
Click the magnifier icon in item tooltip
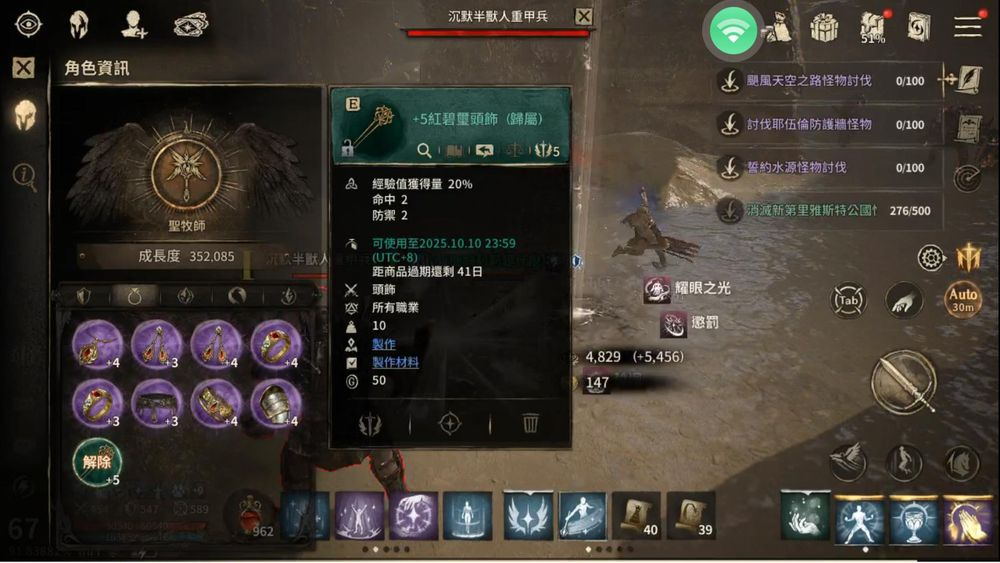tap(424, 151)
